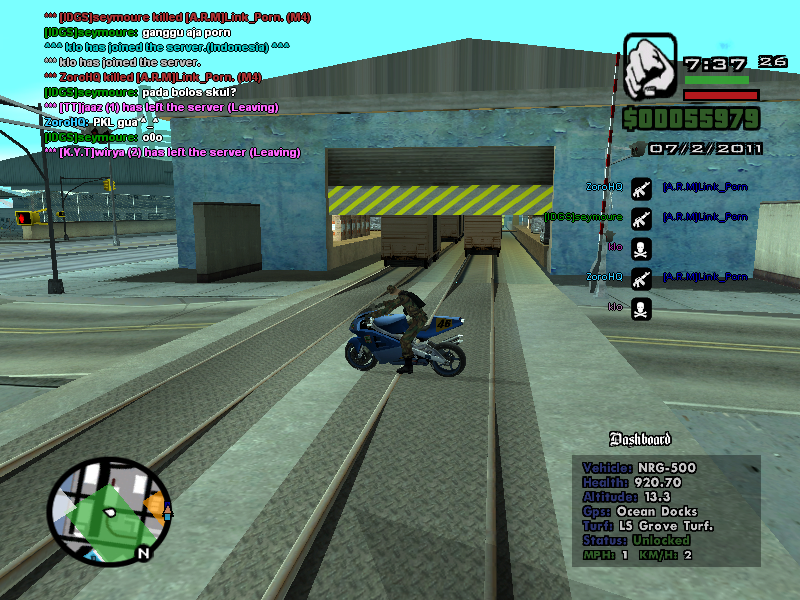Click the north N marker on the radar
800x600 pixels.
coord(144,553)
